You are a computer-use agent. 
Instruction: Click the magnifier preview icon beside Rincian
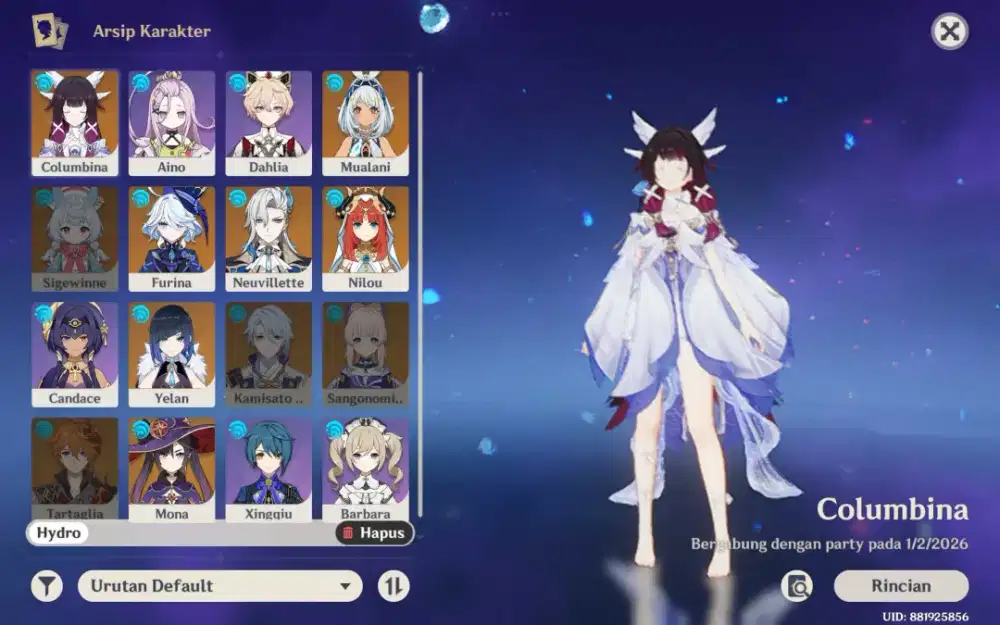point(797,587)
